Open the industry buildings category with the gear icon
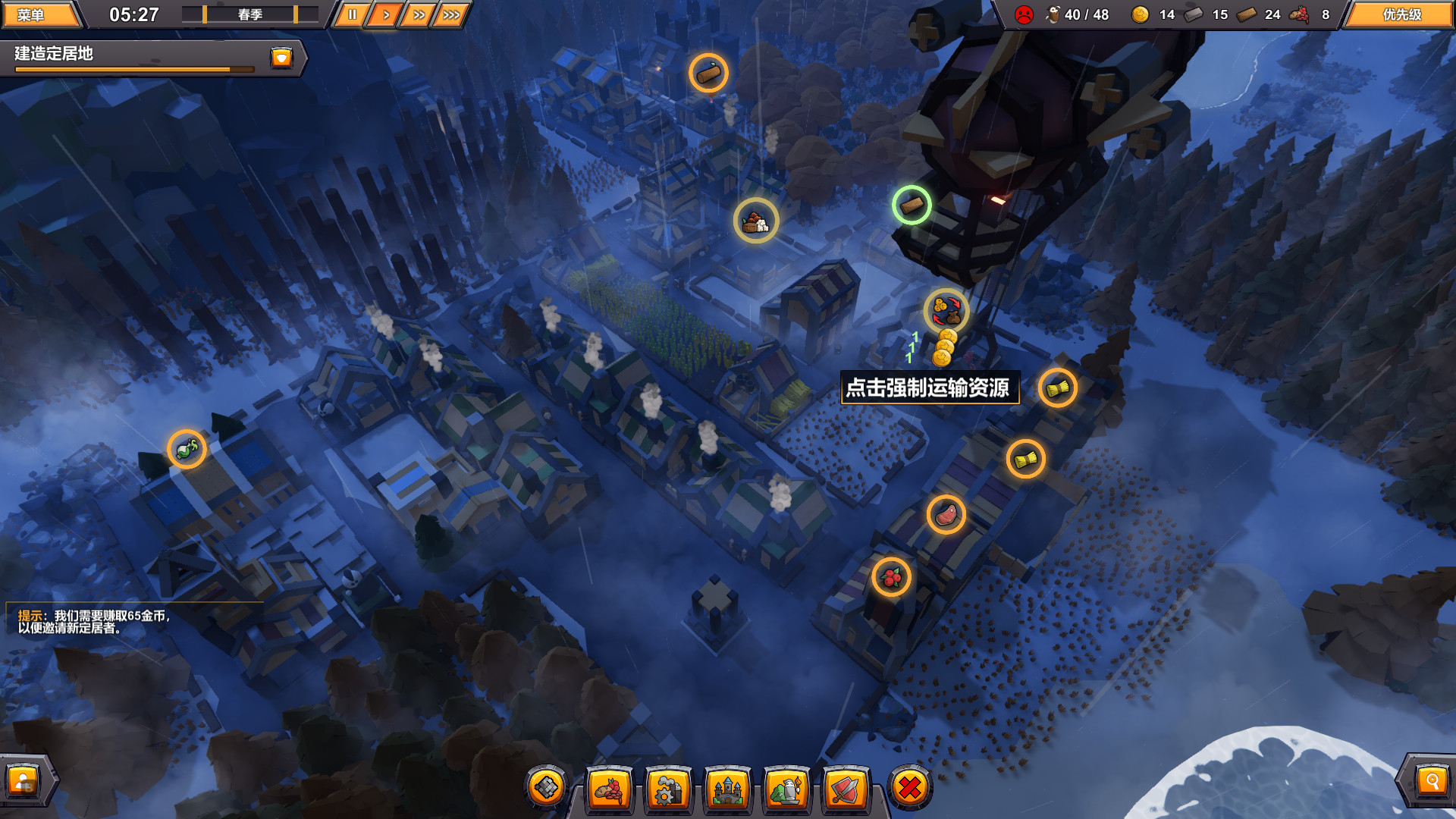1456x819 pixels. point(666,789)
